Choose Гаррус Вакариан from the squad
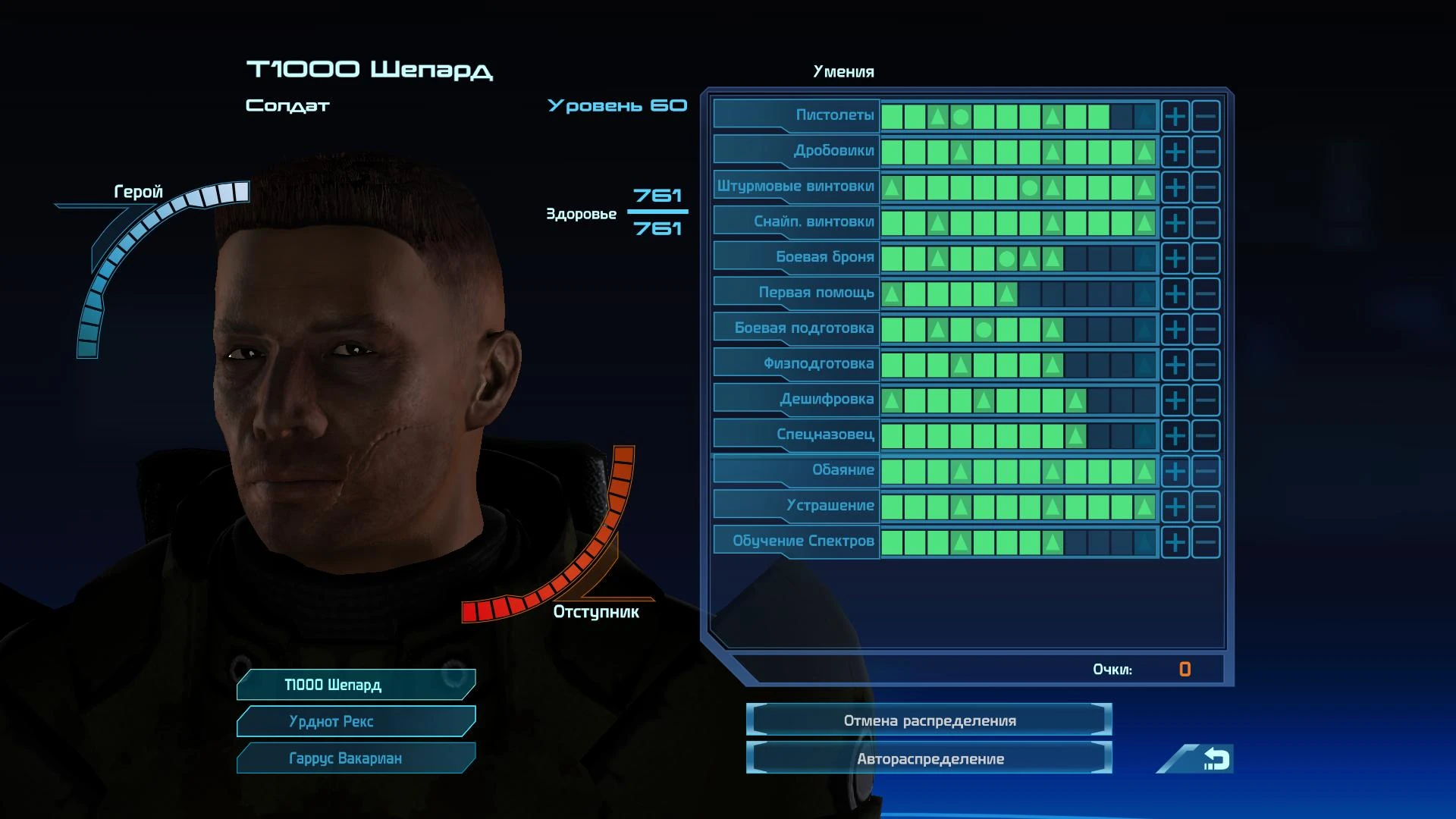 point(356,758)
